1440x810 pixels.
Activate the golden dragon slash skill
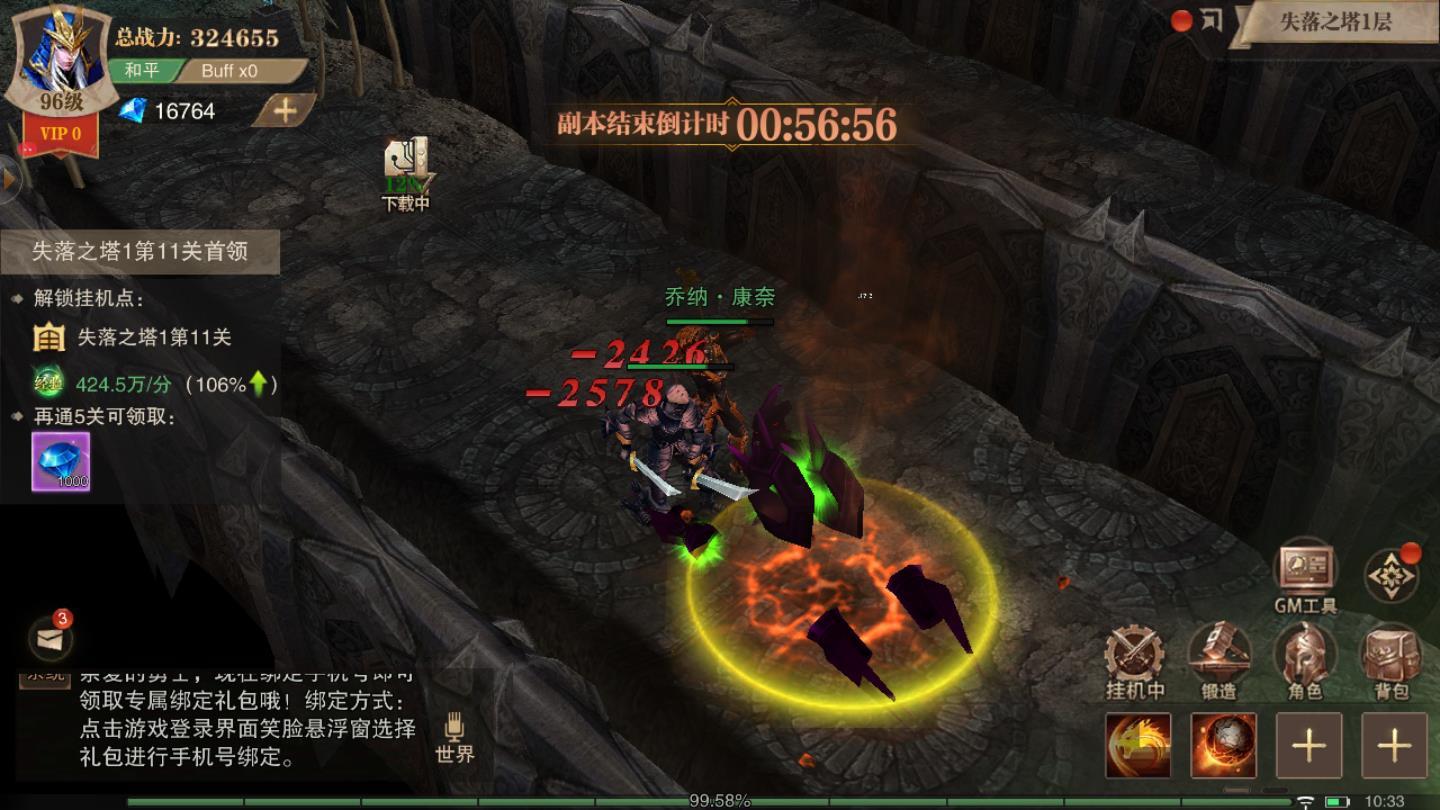[1138, 745]
